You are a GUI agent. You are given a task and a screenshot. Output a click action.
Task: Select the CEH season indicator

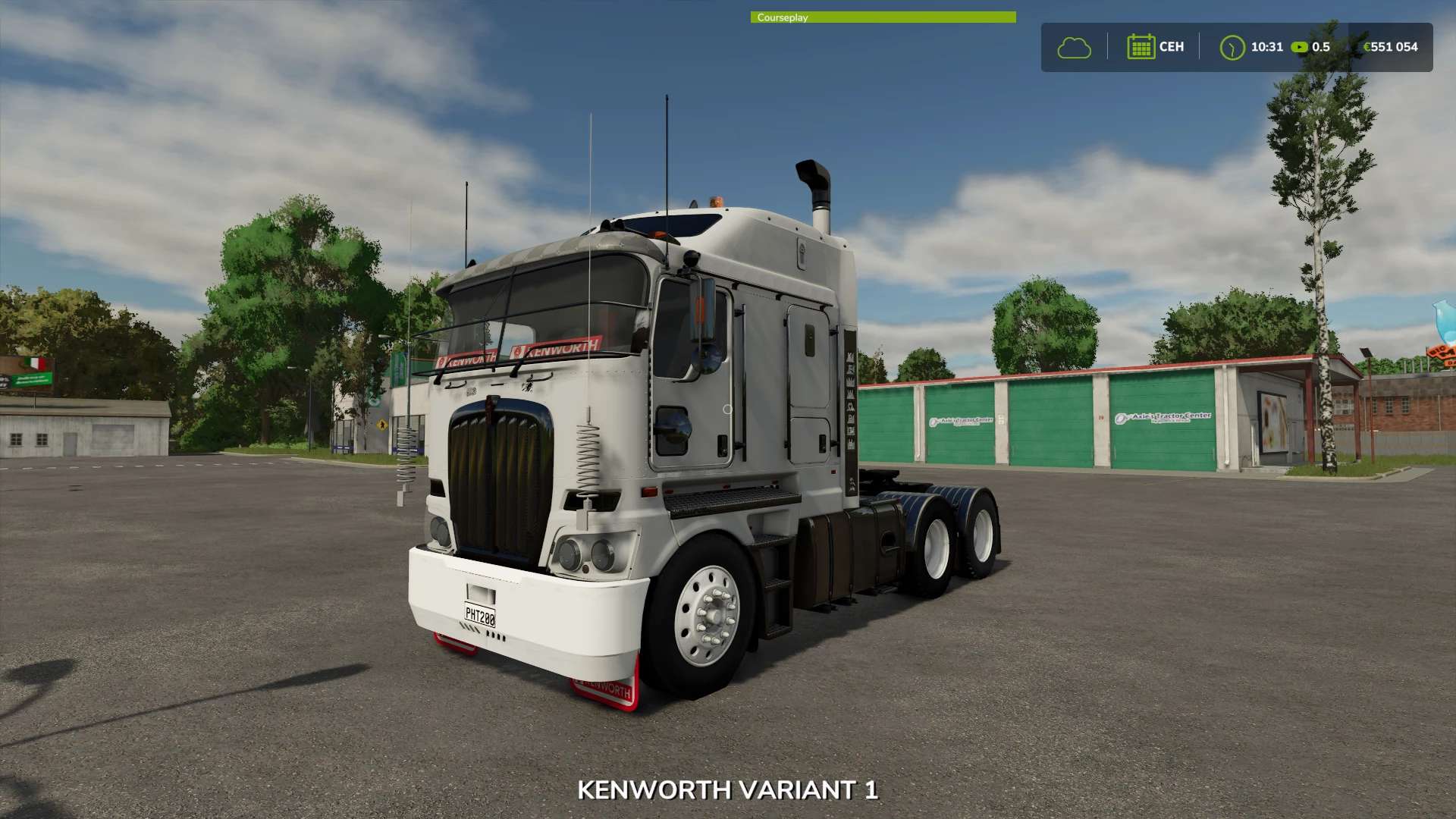click(1171, 47)
